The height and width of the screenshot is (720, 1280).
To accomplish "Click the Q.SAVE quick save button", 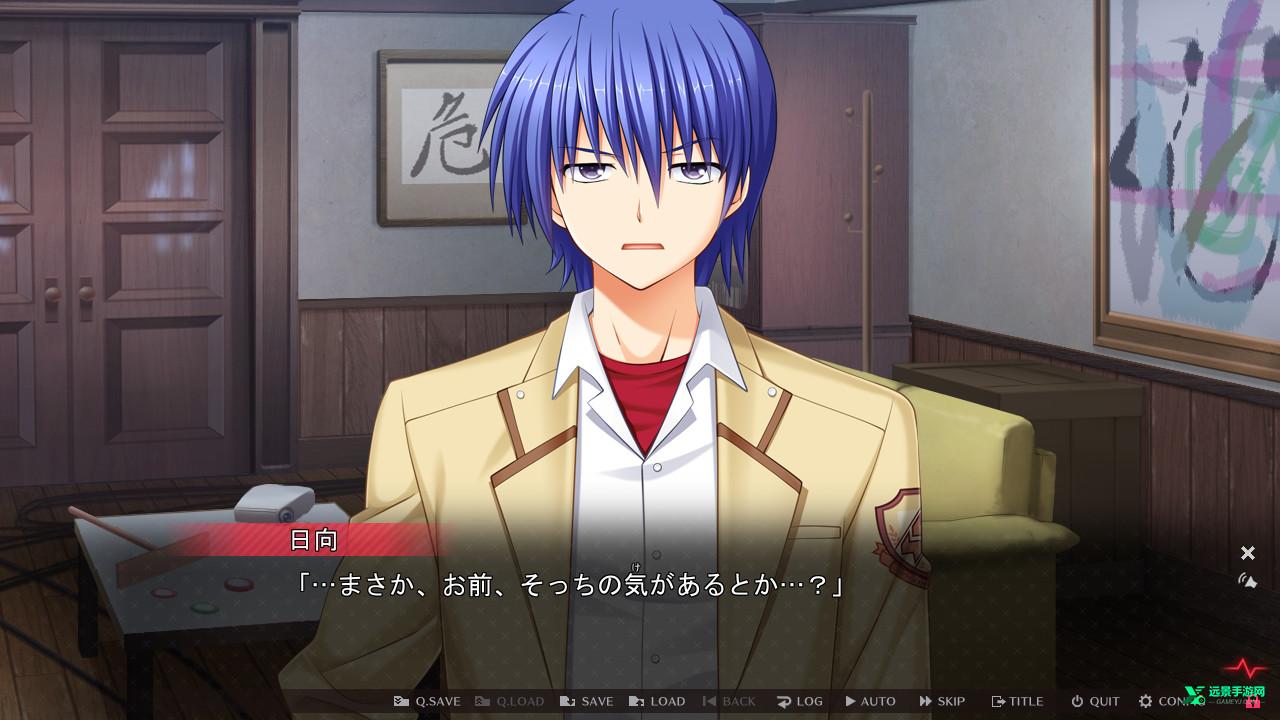I will pyautogui.click(x=427, y=701).
